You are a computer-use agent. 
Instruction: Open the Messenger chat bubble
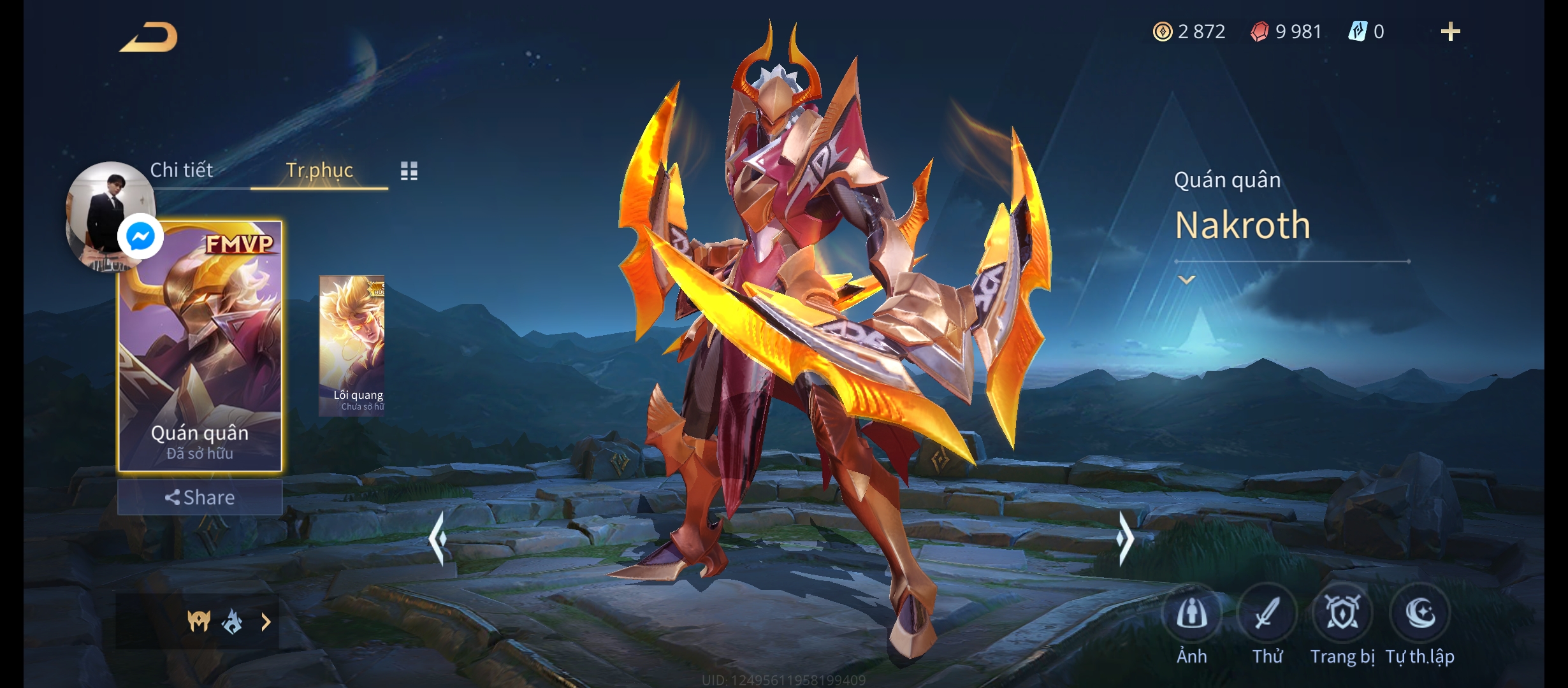click(x=140, y=237)
